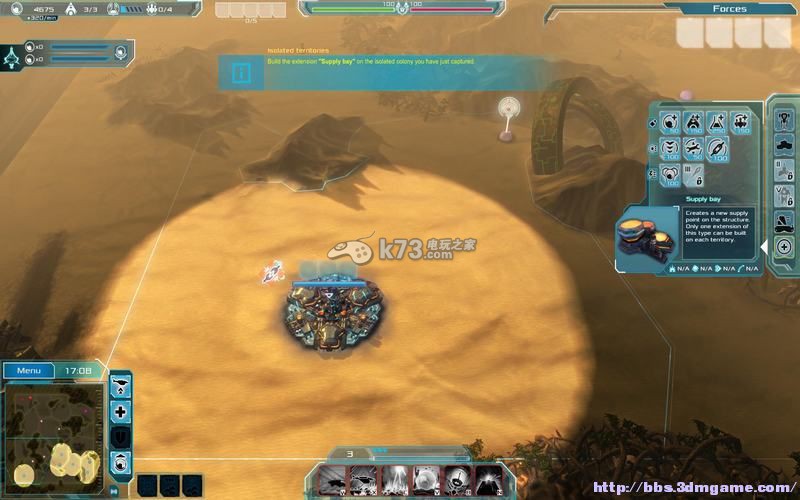
Task: Pick the circled plus extensions category
Action: pyautogui.click(x=784, y=246)
